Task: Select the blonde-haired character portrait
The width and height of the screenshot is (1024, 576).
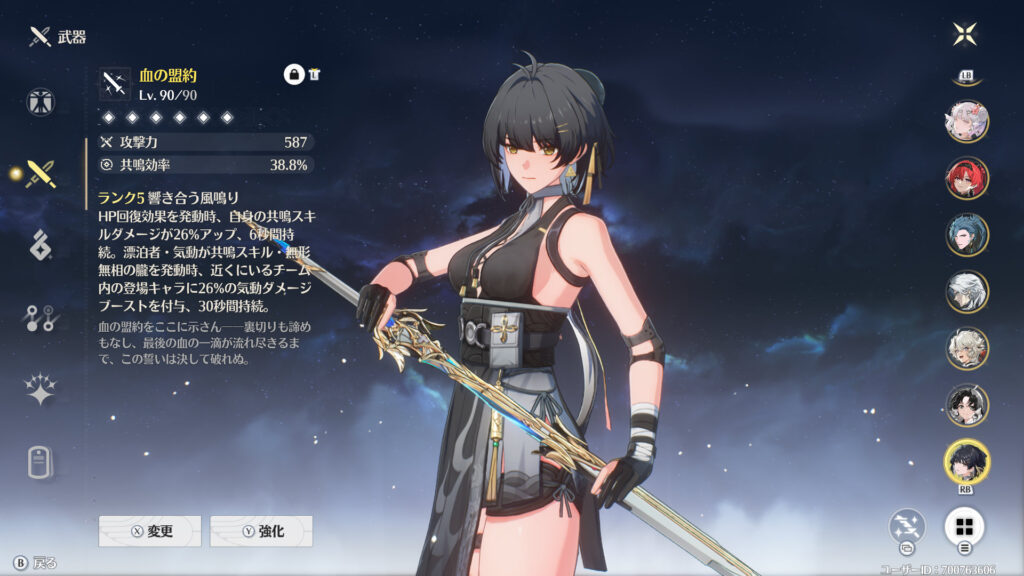Action: pyautogui.click(x=966, y=348)
